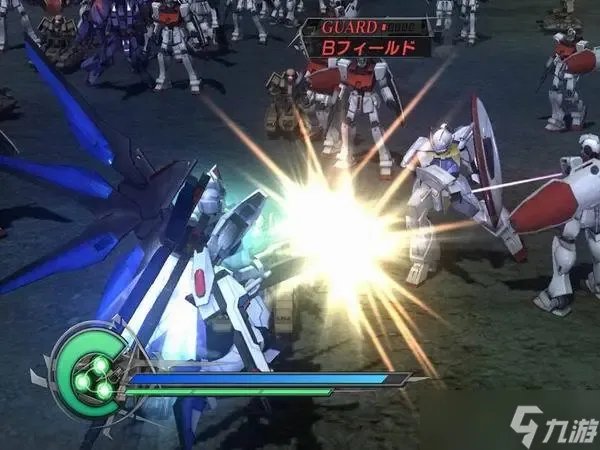The width and height of the screenshot is (600, 450).
Task: Click the green circular SP gauge emblem
Action: click(88, 368)
